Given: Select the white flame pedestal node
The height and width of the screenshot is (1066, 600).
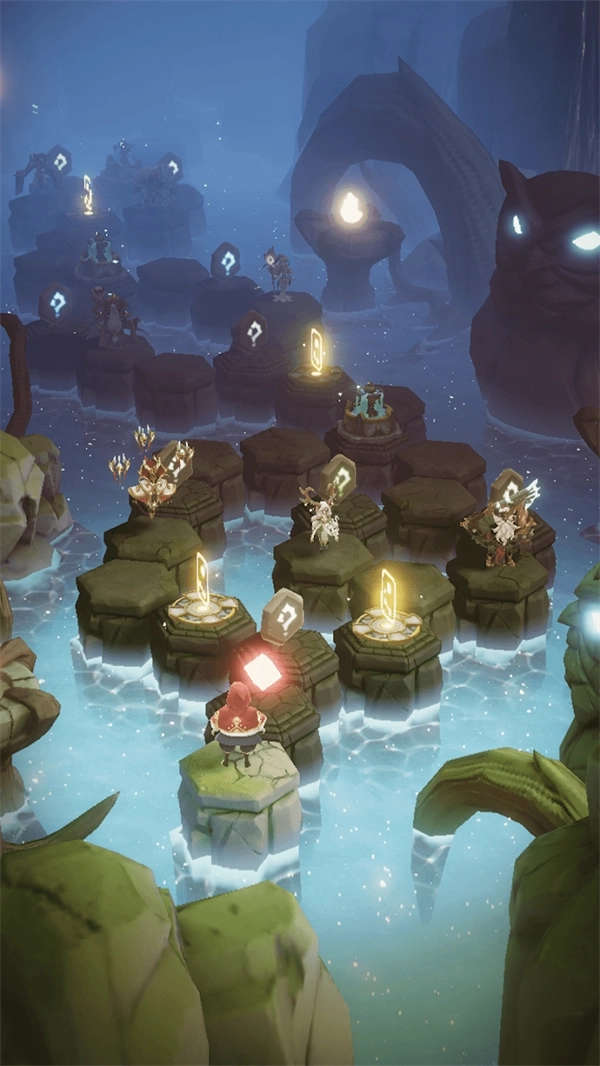Looking at the screenshot, I should (x=350, y=208).
